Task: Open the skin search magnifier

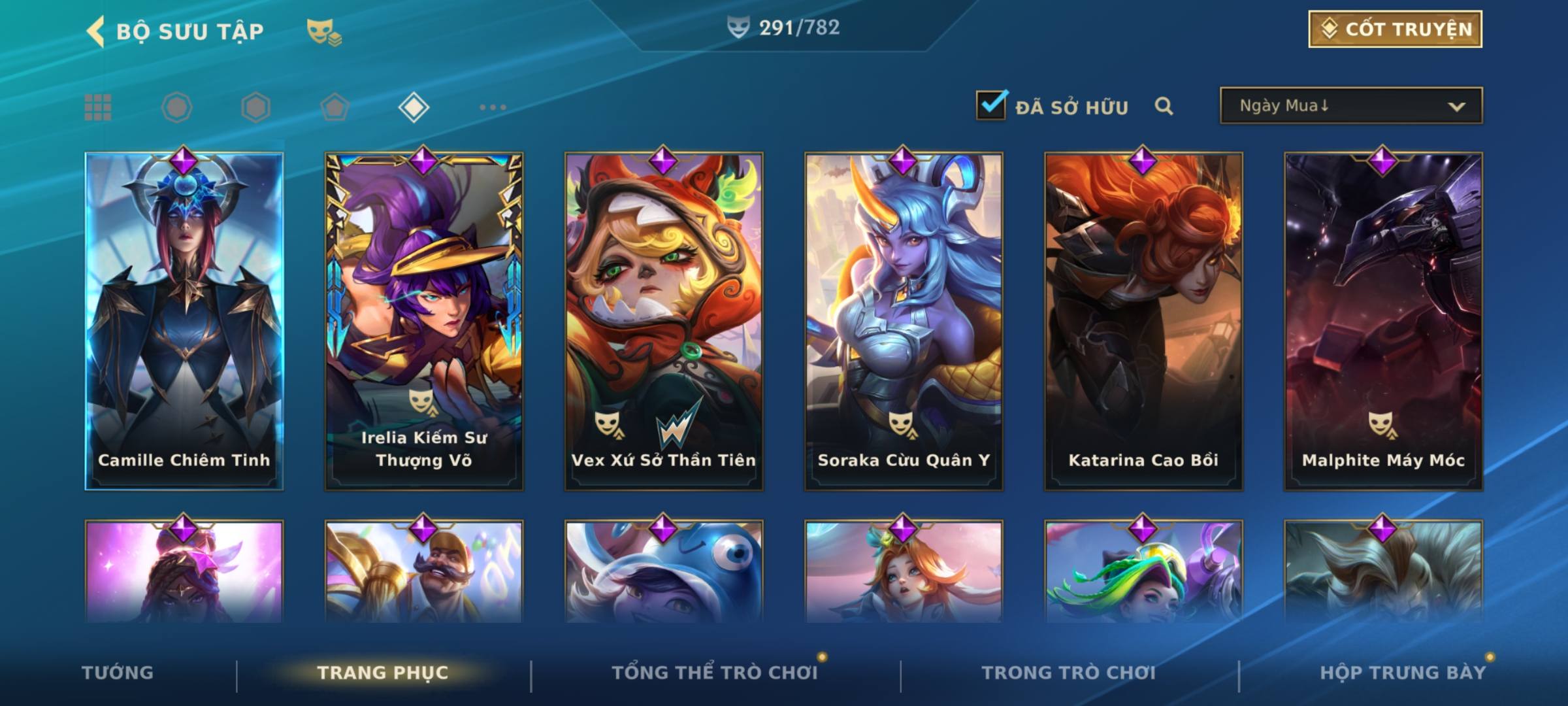Action: click(1164, 106)
